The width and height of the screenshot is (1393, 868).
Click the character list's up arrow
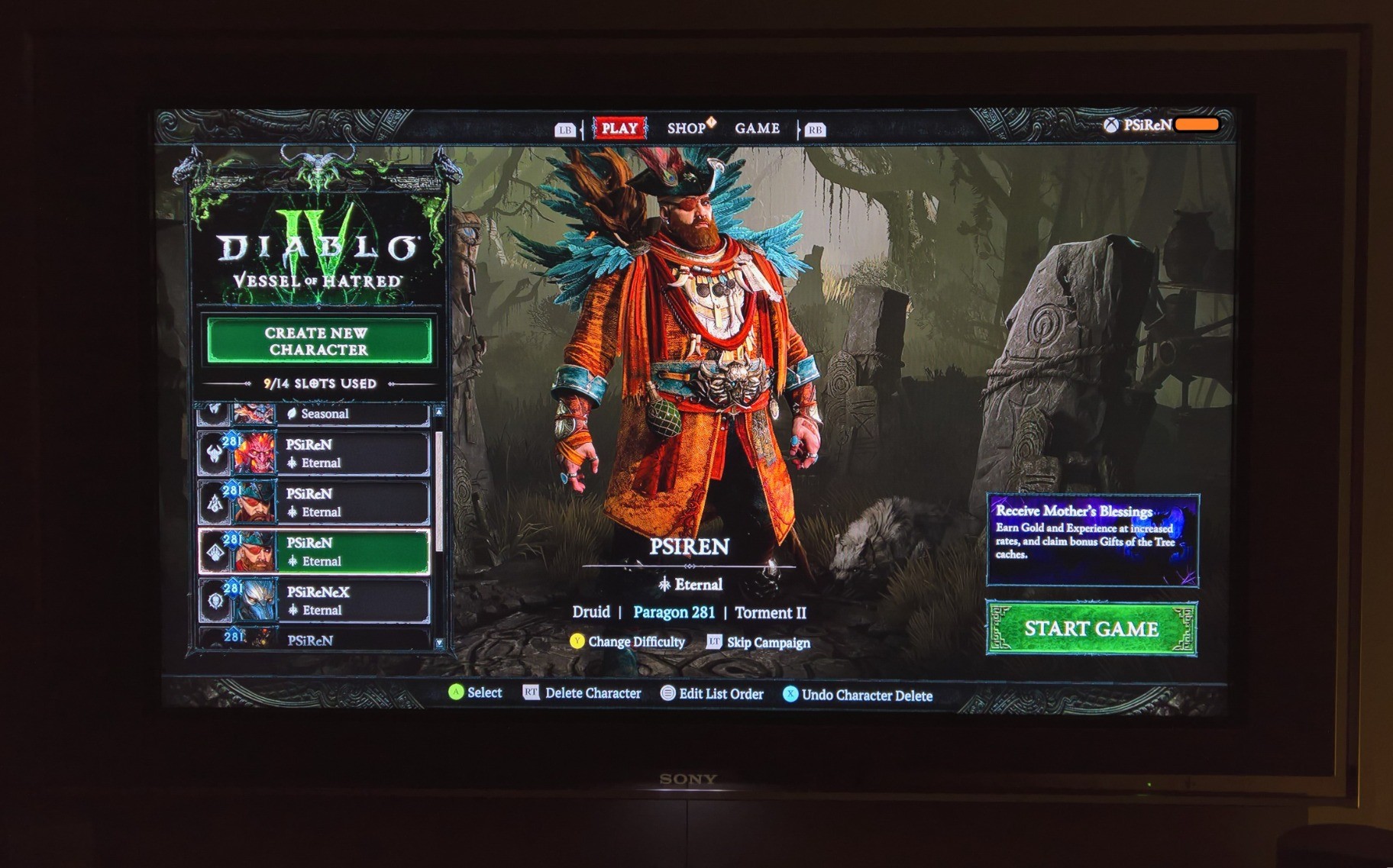tap(439, 412)
